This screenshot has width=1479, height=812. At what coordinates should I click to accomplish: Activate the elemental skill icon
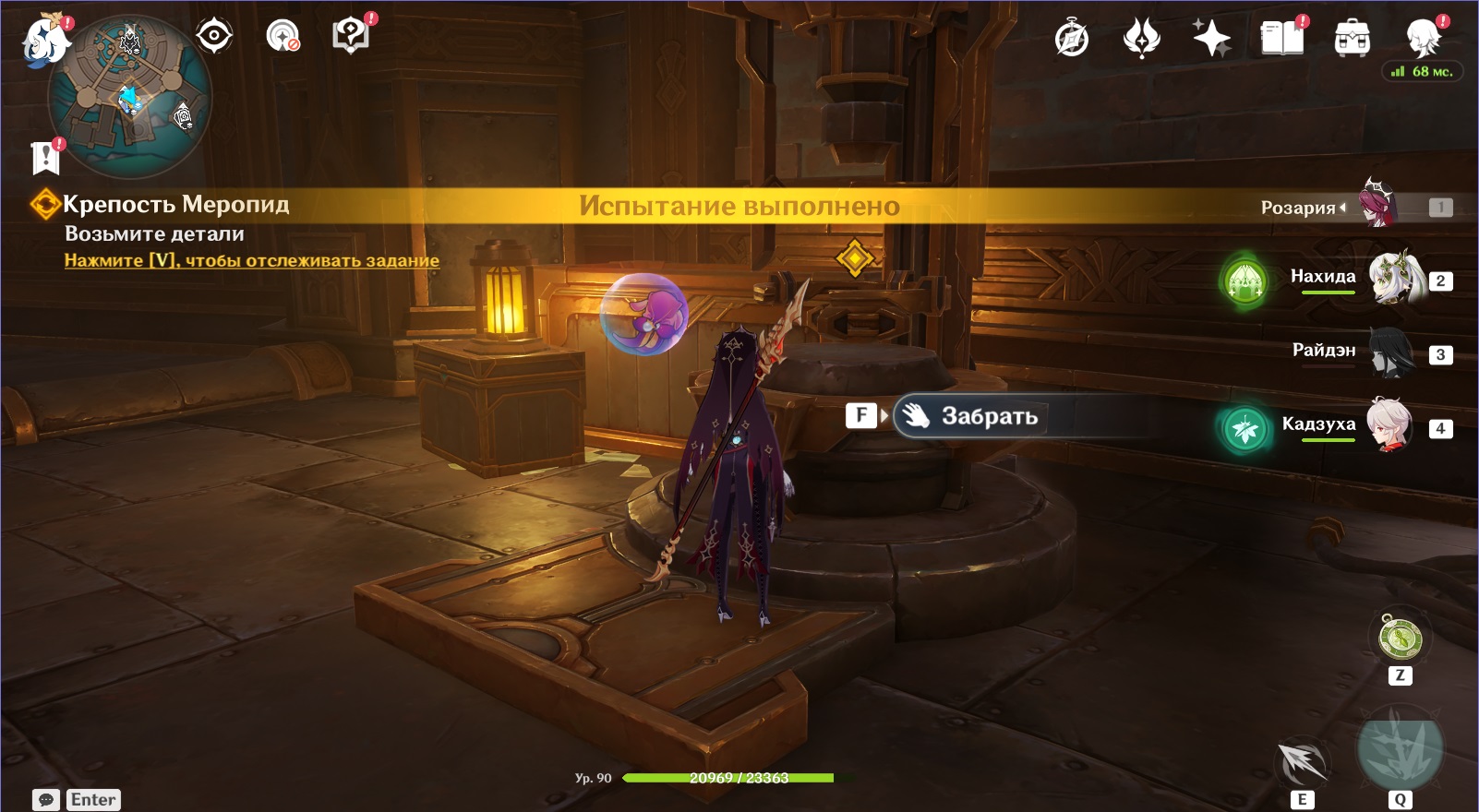1302,762
